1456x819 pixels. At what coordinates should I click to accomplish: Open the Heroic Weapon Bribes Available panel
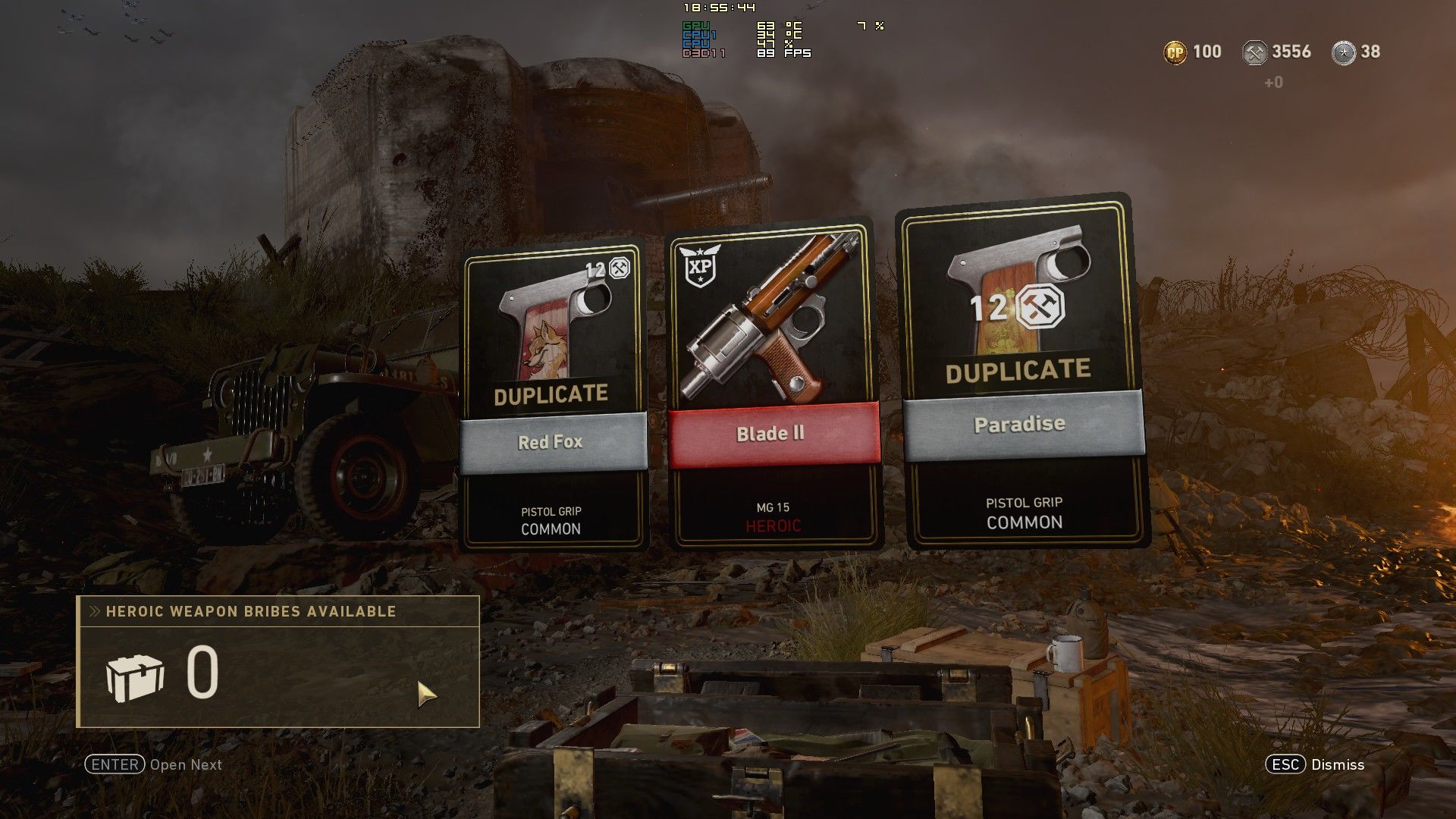click(278, 661)
